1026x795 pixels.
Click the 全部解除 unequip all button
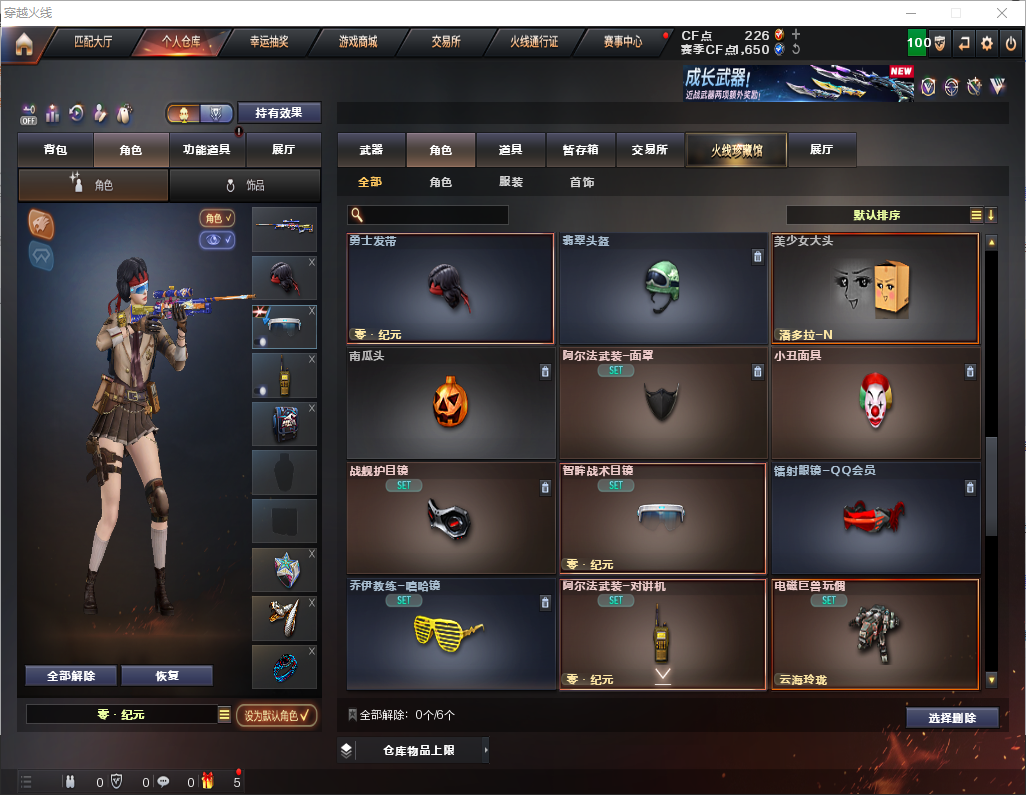tap(71, 676)
